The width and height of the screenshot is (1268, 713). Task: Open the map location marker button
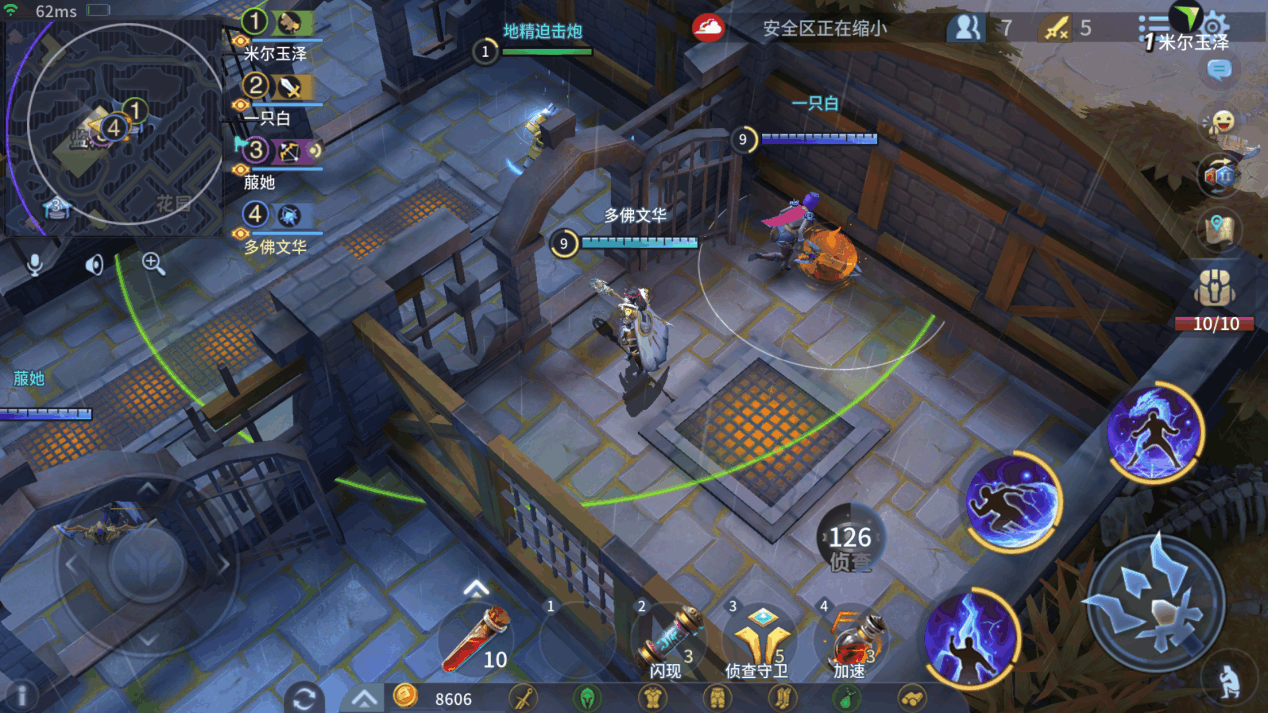(x=1218, y=229)
